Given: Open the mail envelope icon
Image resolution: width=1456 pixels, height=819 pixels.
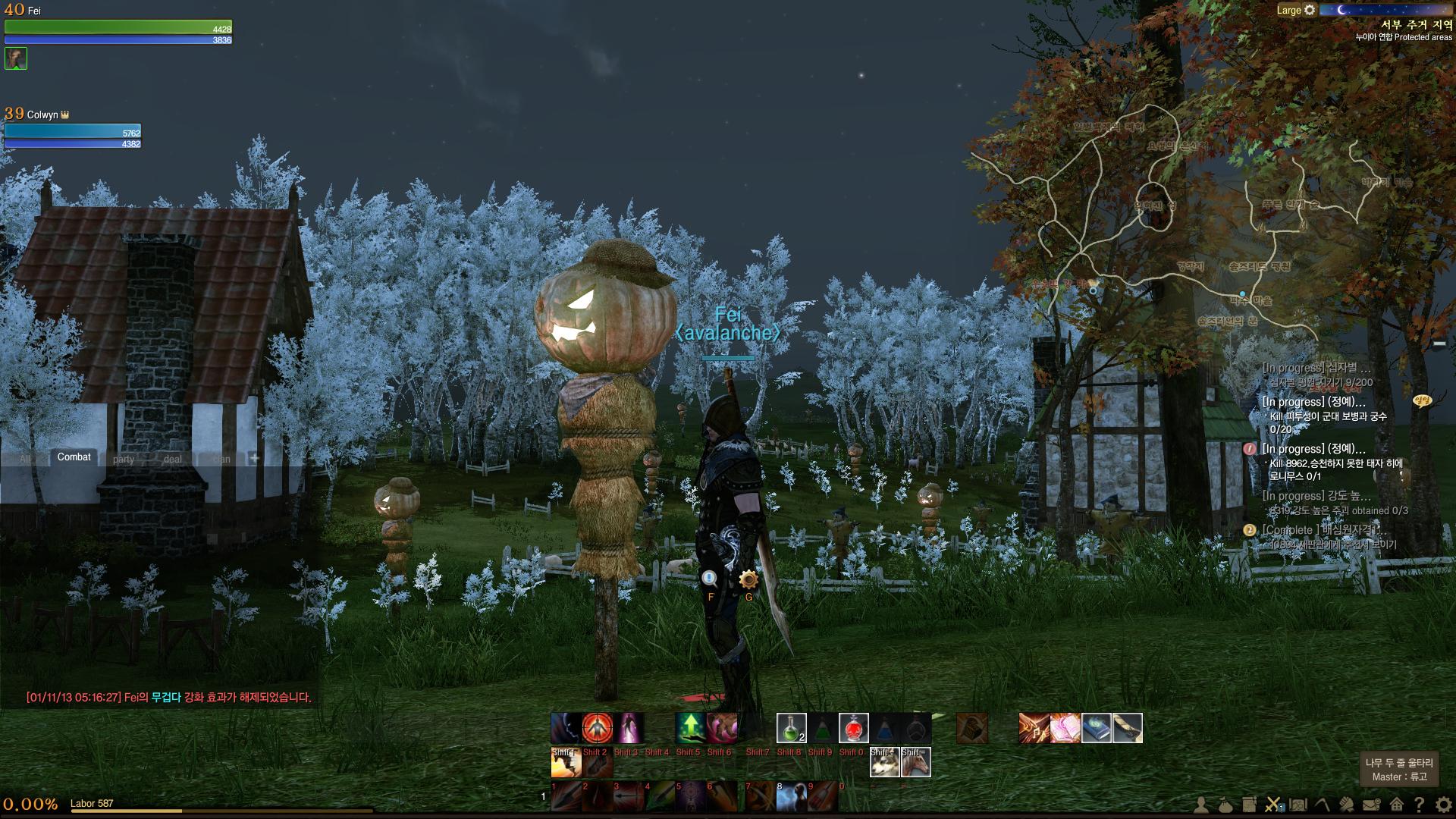Looking at the screenshot, I should tap(1370, 805).
